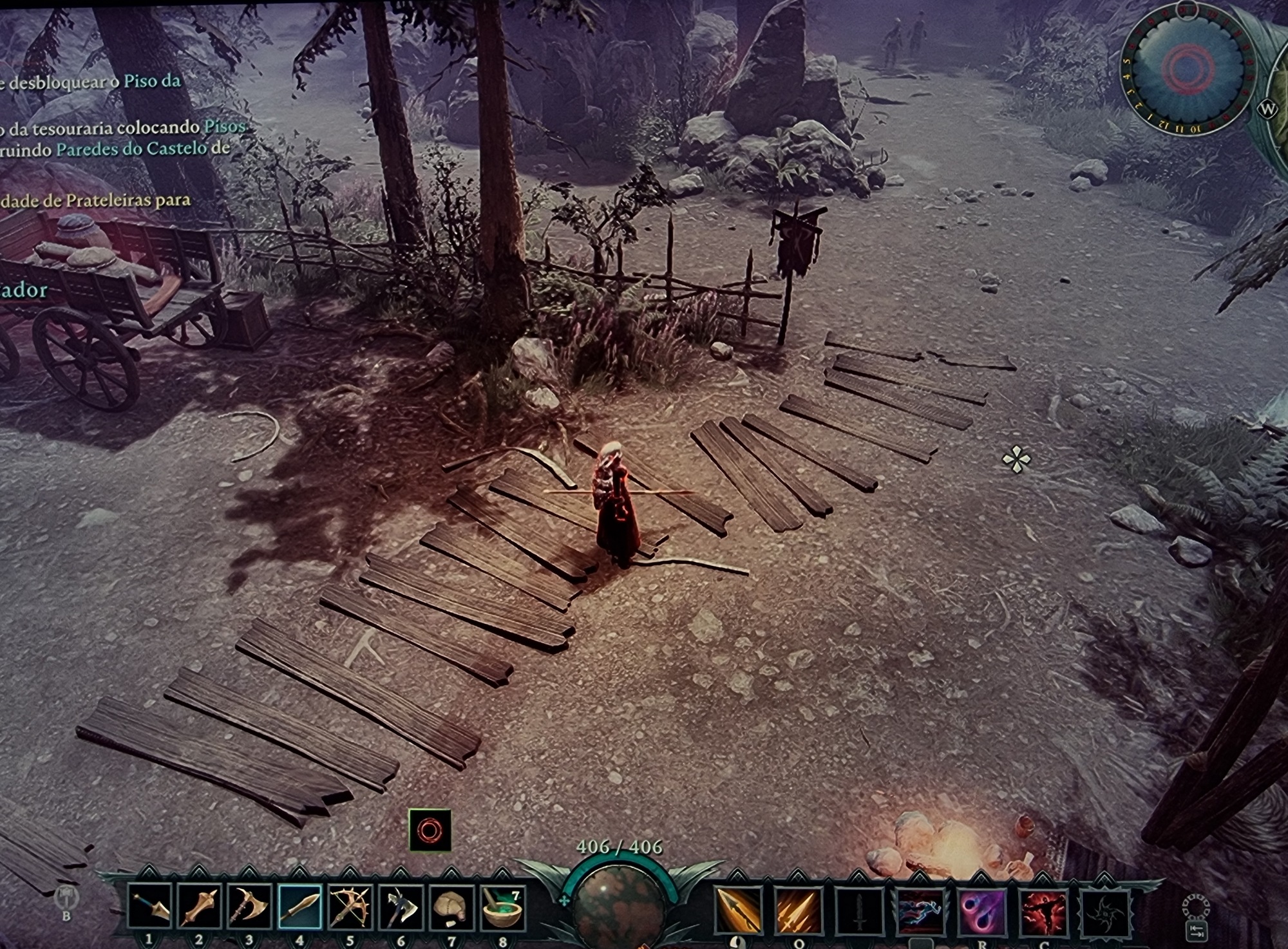1288x949 pixels.
Task: Select the cloth sack item slot
Action: pyautogui.click(x=451, y=907)
